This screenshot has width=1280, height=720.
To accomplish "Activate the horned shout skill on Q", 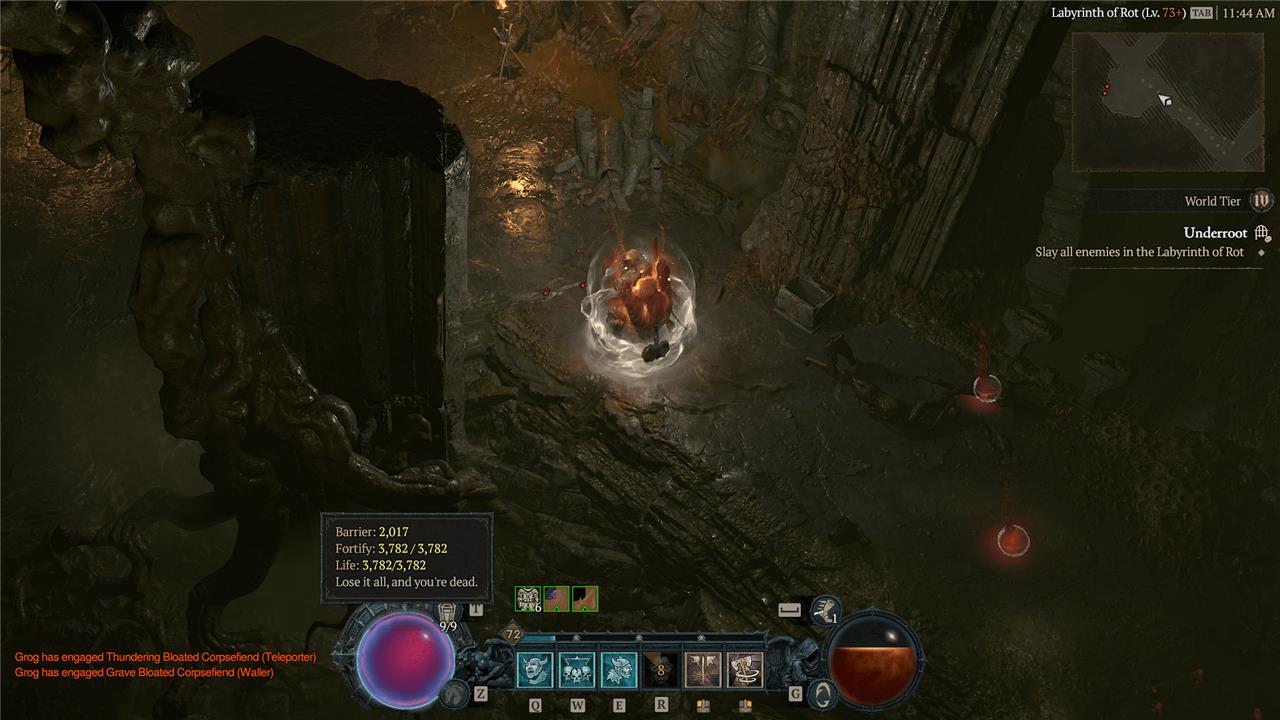I will (535, 670).
